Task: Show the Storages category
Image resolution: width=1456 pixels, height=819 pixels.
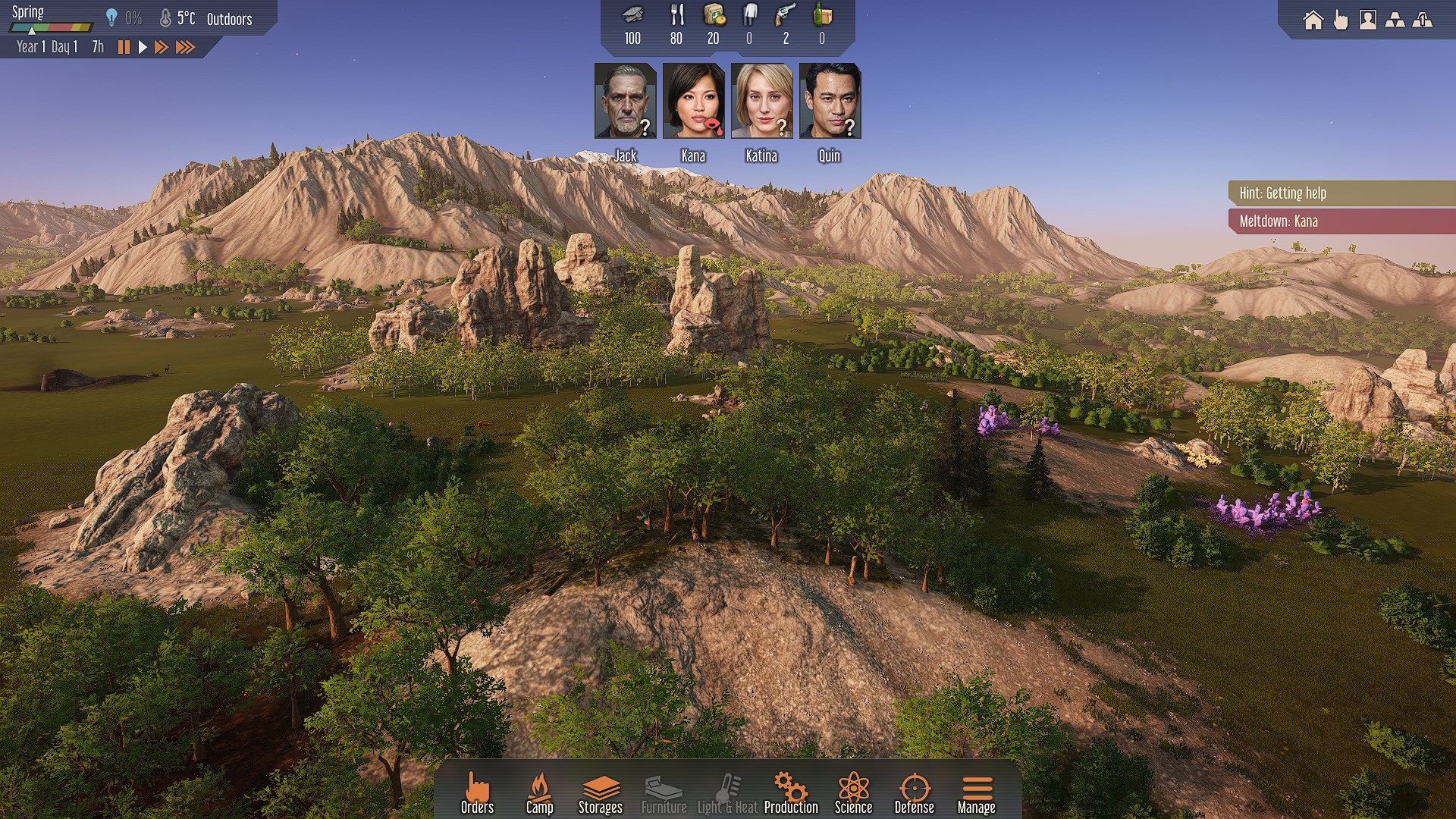Action: (600, 793)
